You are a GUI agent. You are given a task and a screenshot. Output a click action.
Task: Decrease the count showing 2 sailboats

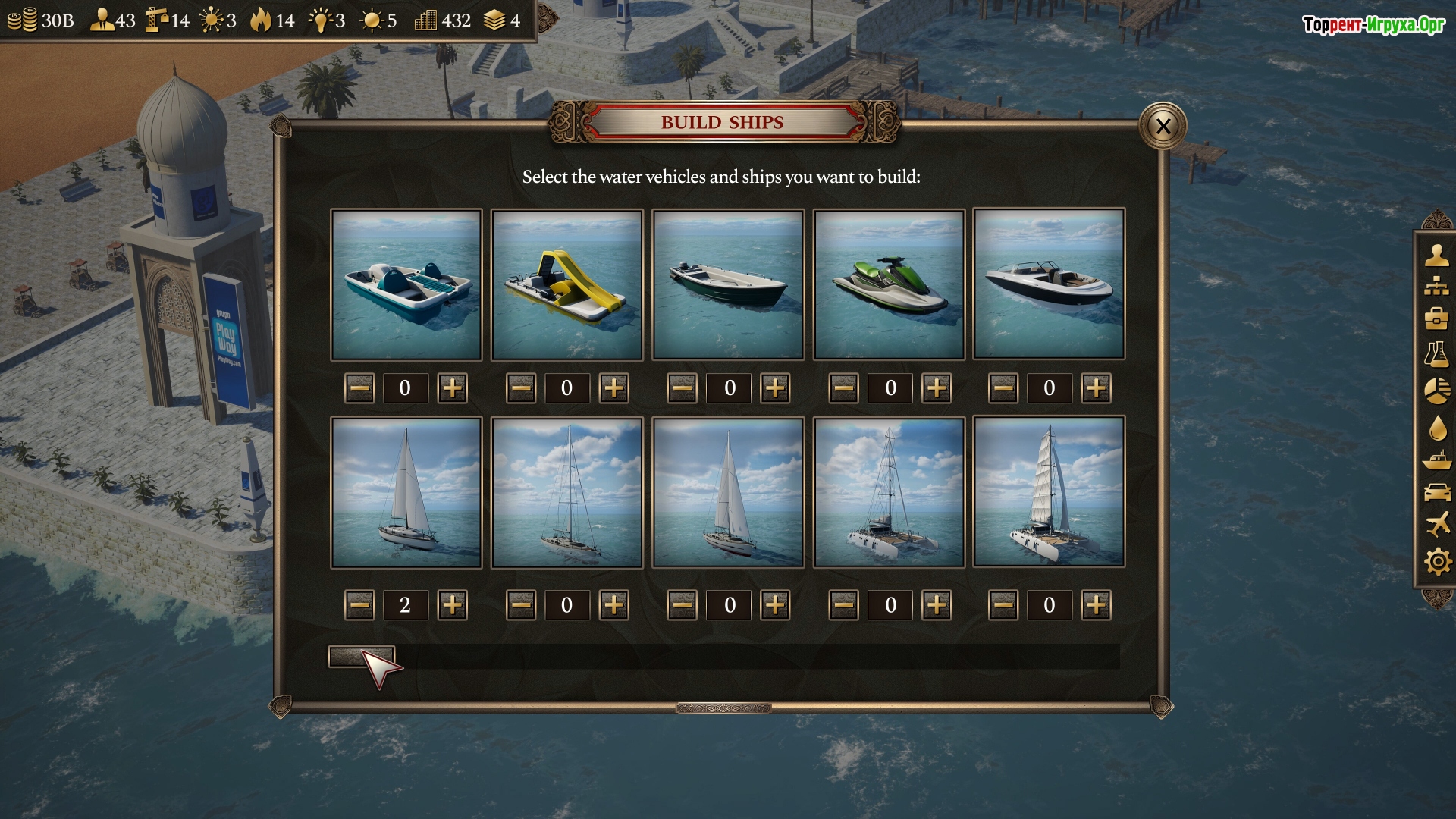(x=359, y=605)
